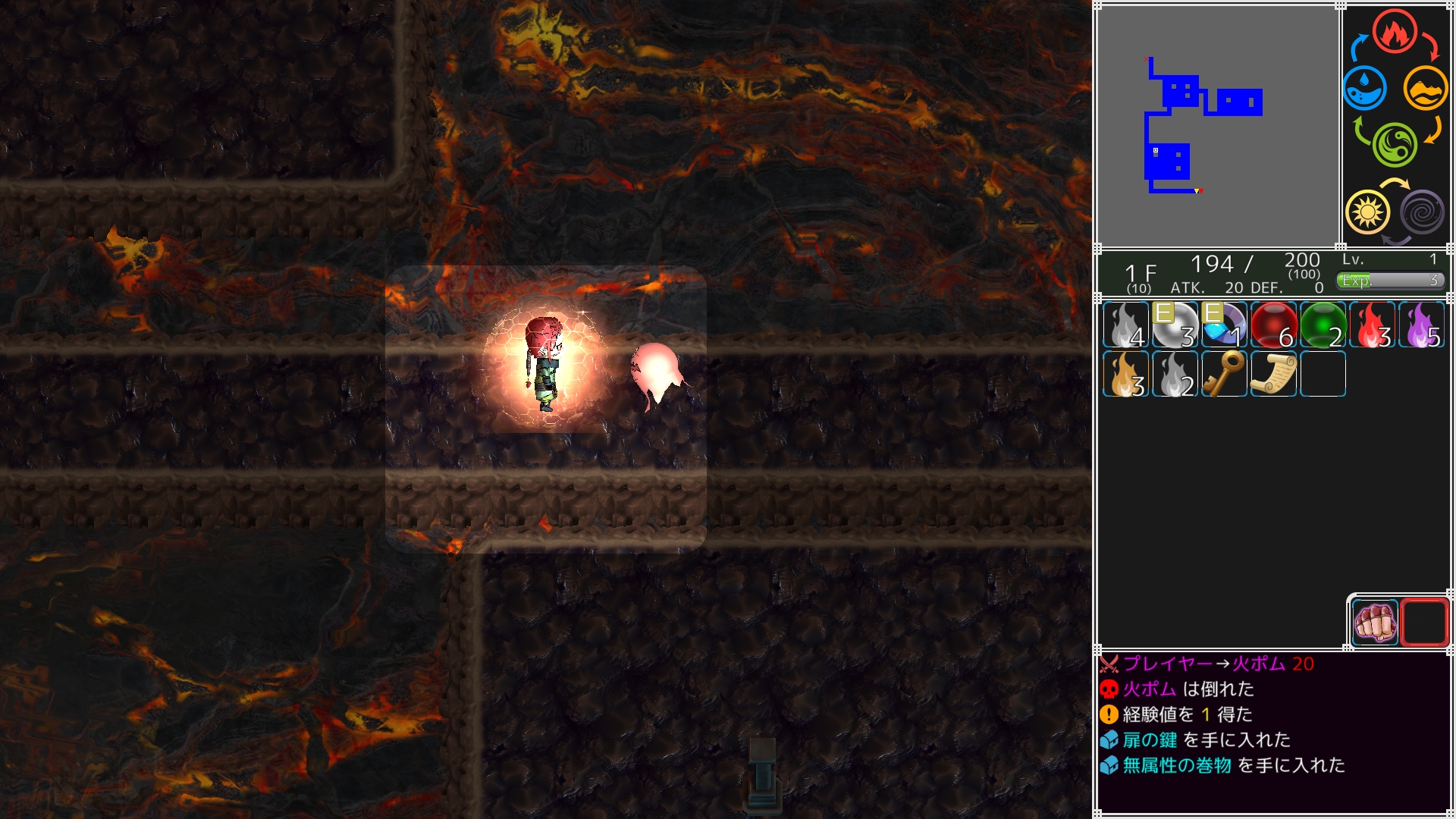Select the red flame item slot
Viewport: 1456px width, 819px height.
pos(1372,325)
